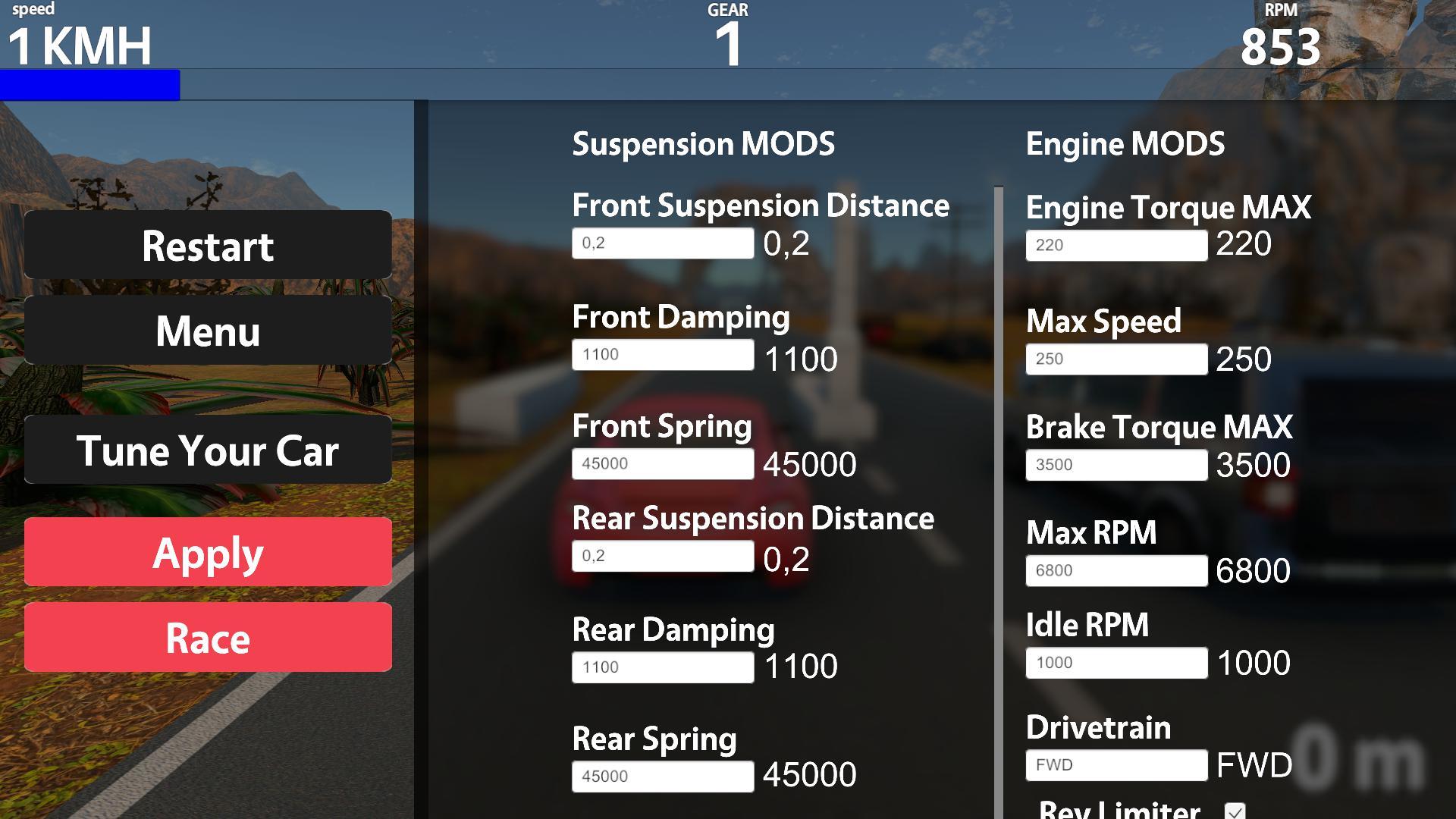
Task: Select the Brake Torque MAX field
Action: coord(1116,465)
